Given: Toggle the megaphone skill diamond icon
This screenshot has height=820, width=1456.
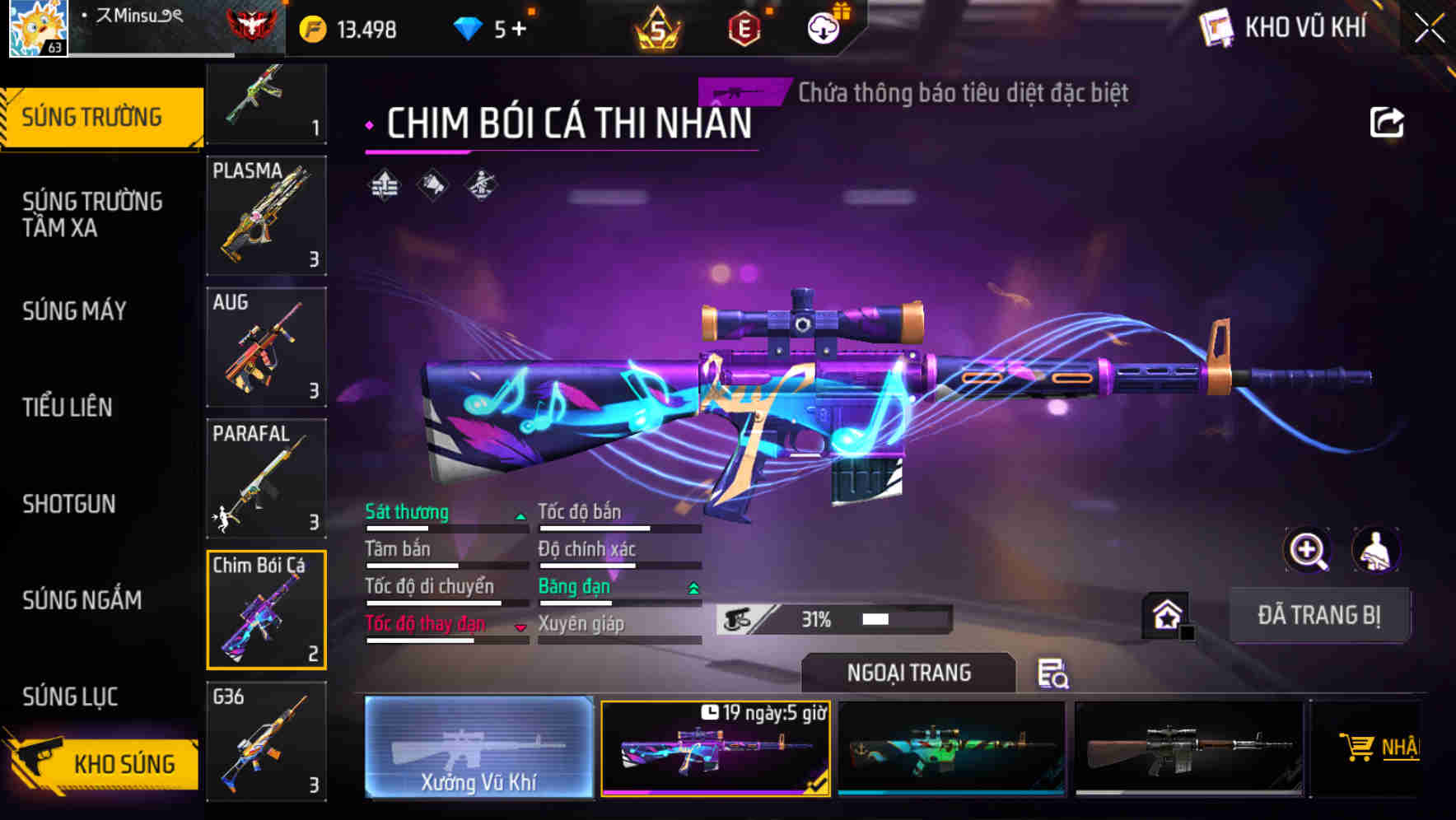Looking at the screenshot, I should coord(432,184).
